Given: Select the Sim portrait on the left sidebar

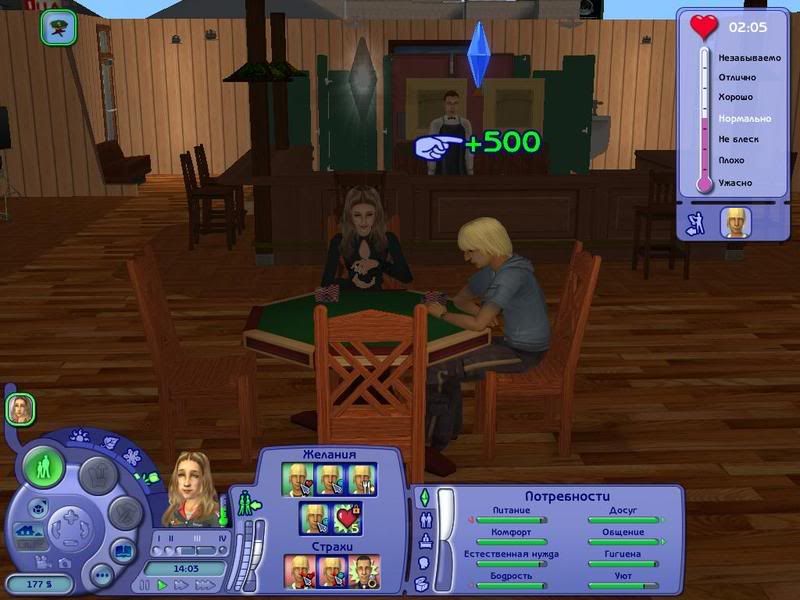Looking at the screenshot, I should click(x=20, y=407).
